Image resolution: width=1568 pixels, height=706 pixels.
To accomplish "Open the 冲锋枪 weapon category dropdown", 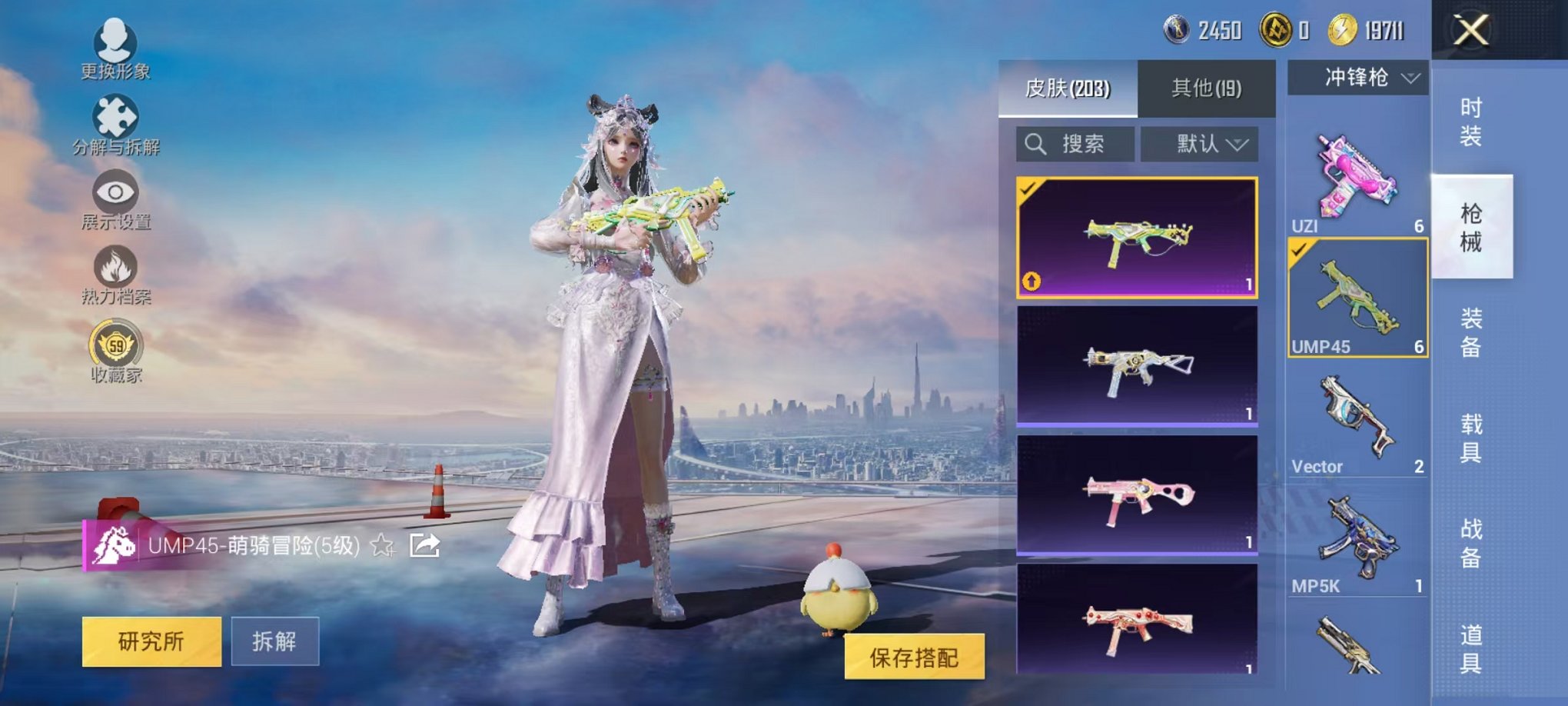I will pos(1358,77).
